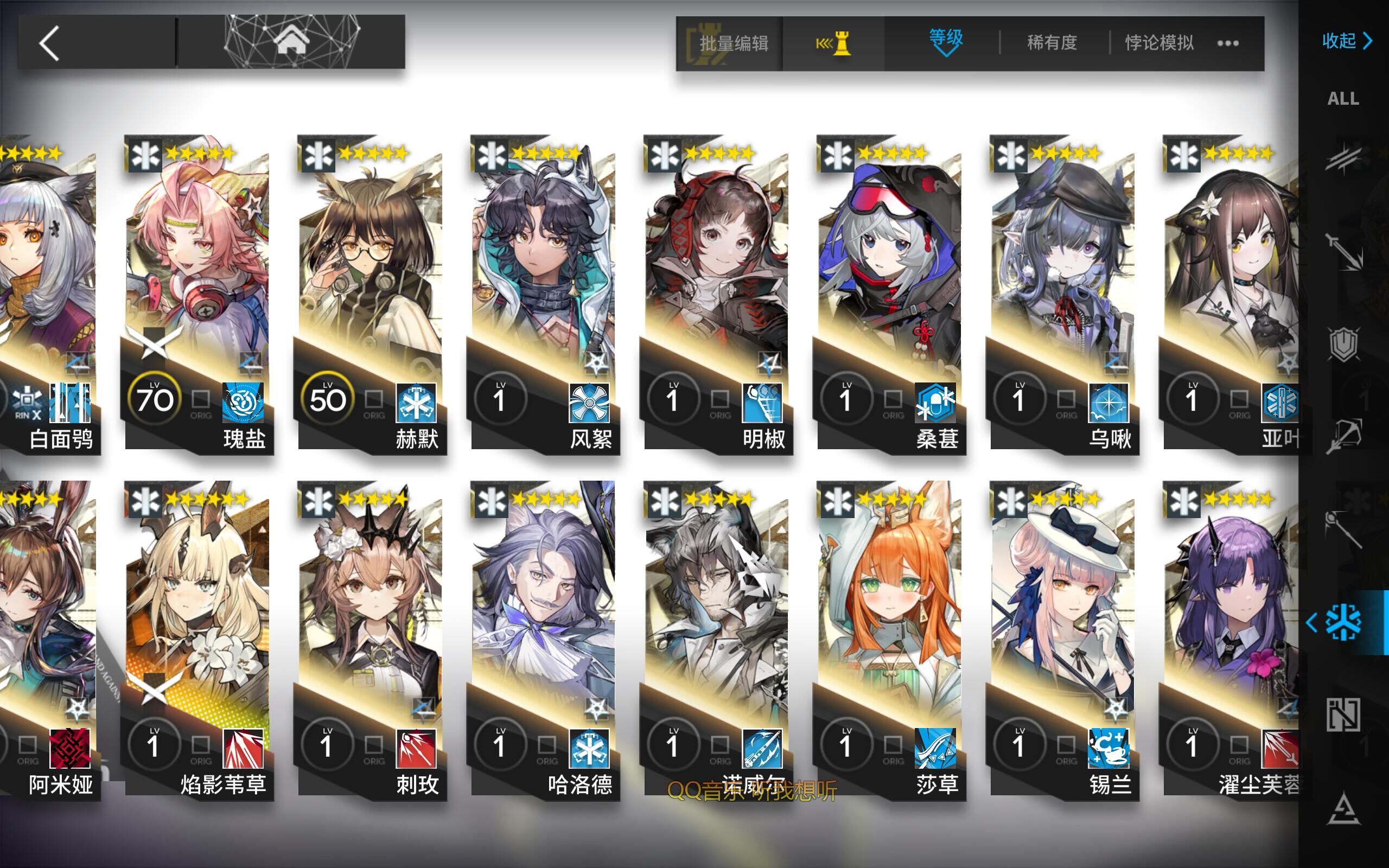Select operator 哈洛德 card

tap(544, 637)
